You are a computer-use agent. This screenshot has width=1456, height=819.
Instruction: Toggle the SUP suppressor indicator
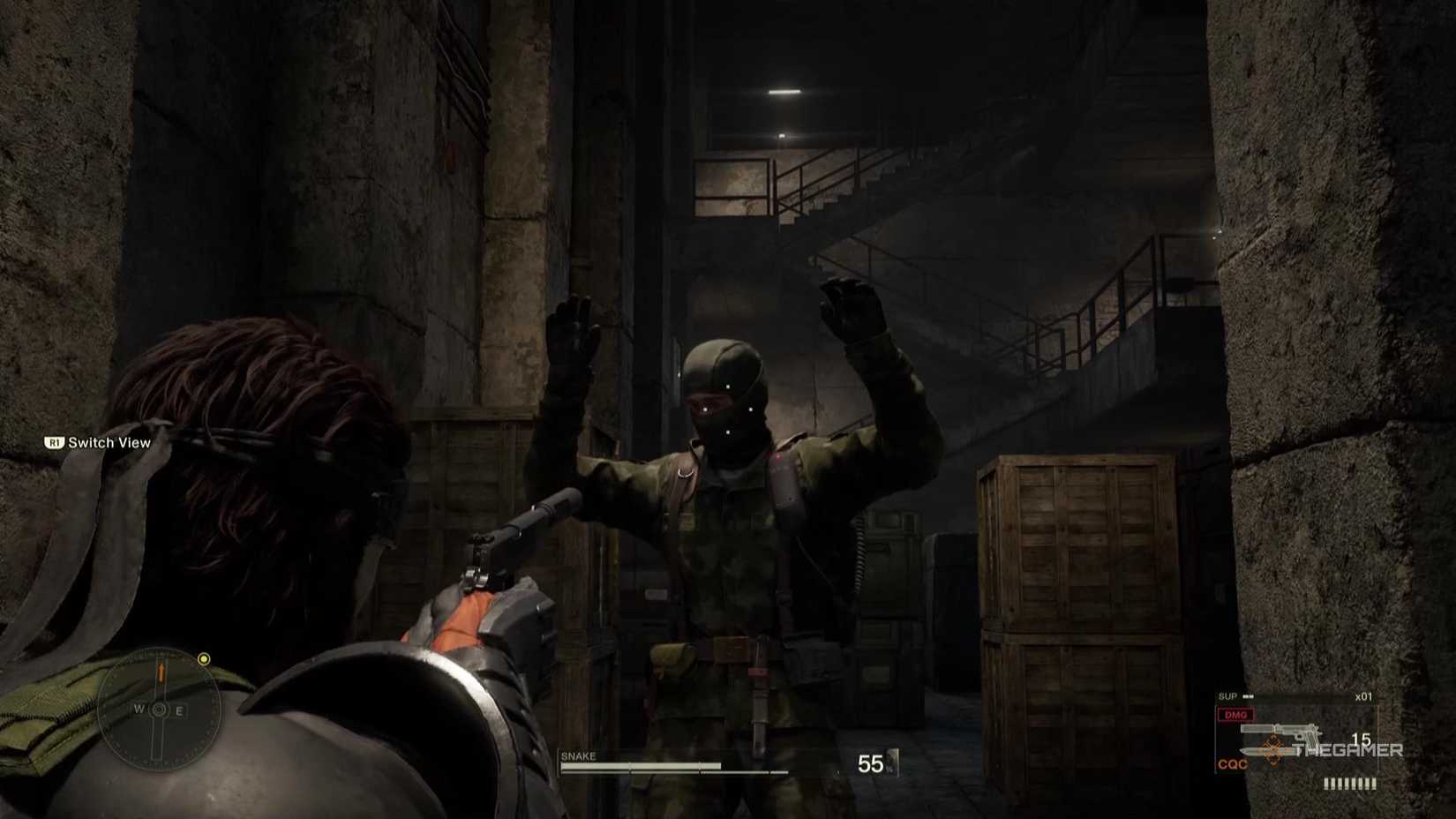[1228, 695]
